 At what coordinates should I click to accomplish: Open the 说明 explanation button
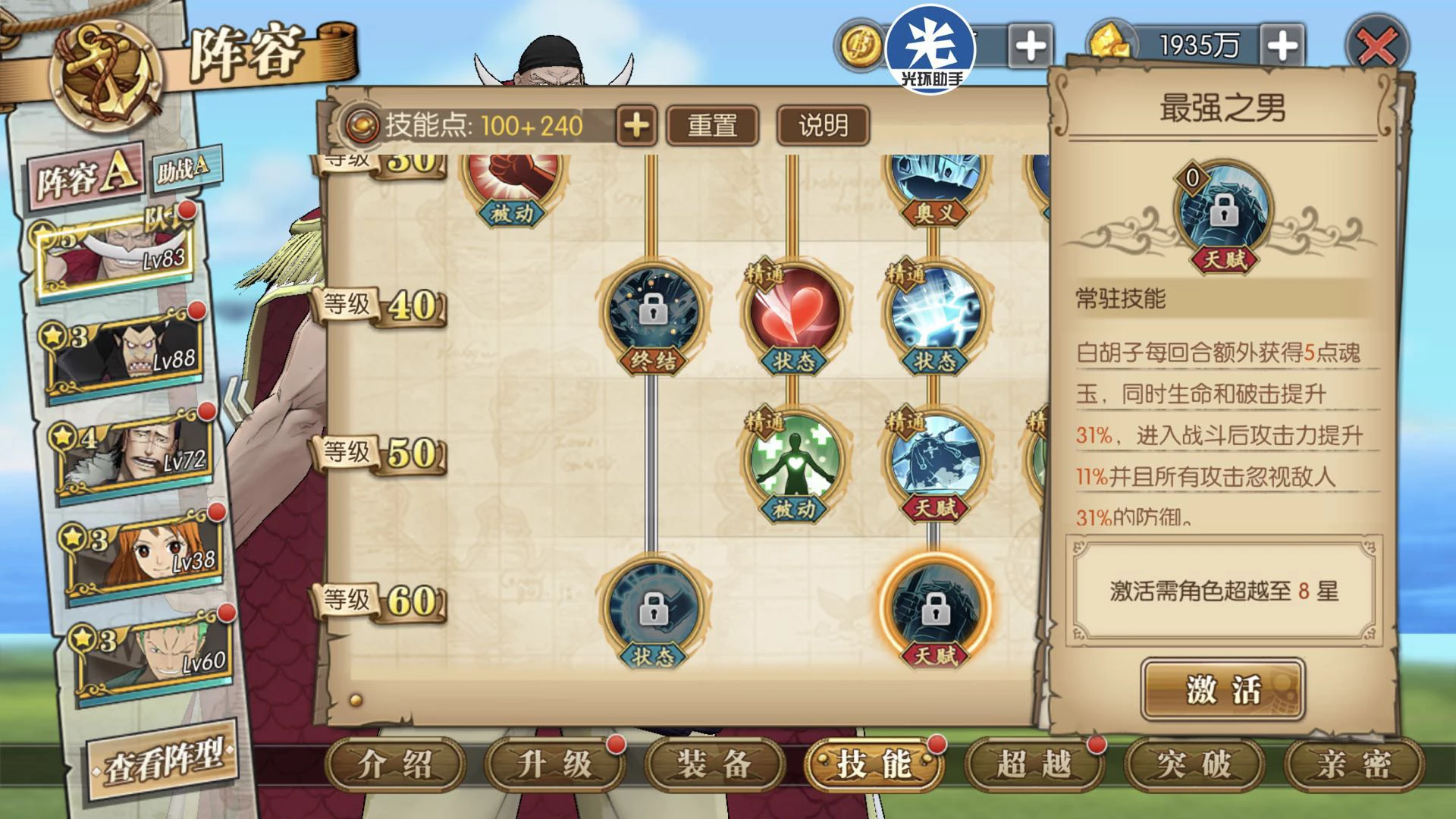pos(823,125)
